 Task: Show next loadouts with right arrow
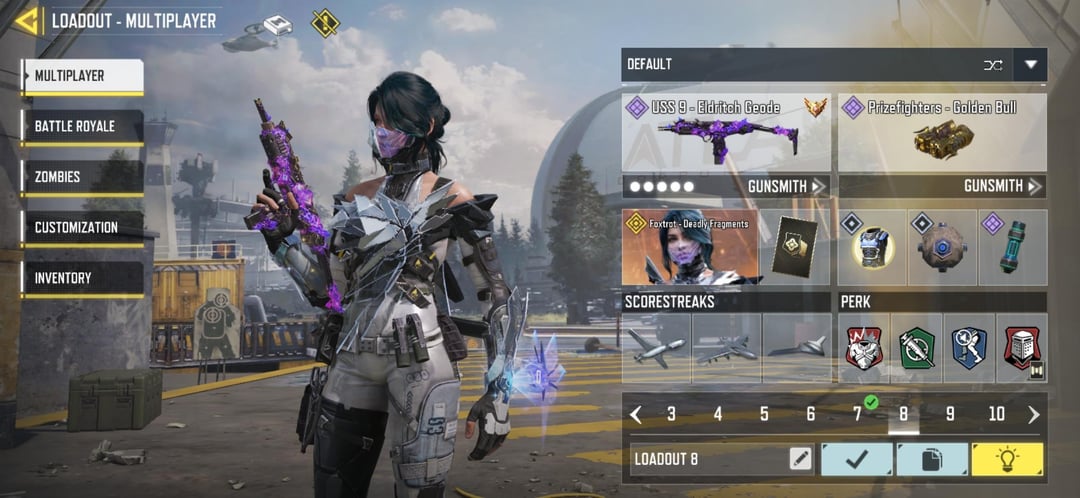pyautogui.click(x=1033, y=414)
